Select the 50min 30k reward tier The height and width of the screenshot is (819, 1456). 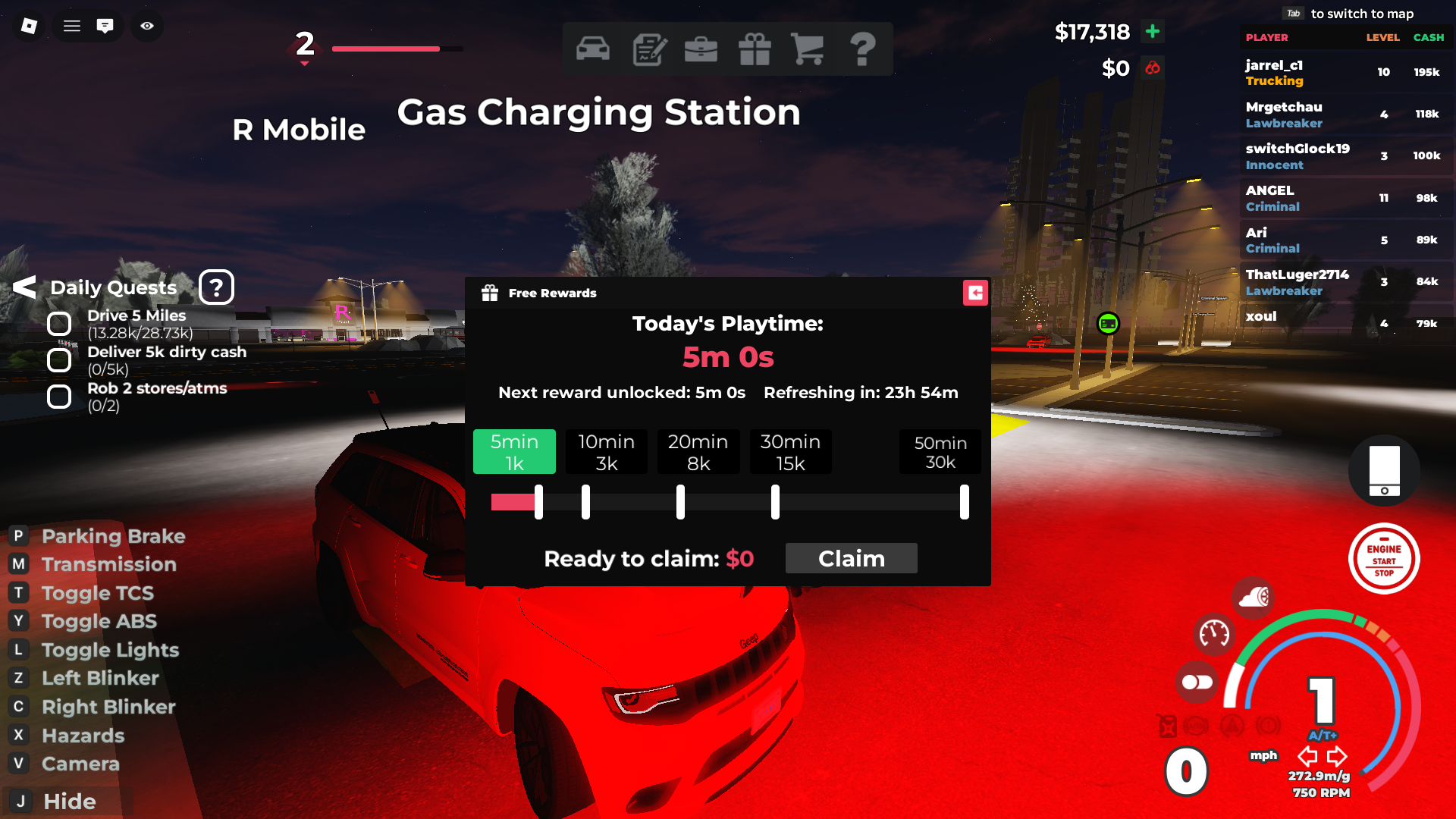[x=940, y=452]
